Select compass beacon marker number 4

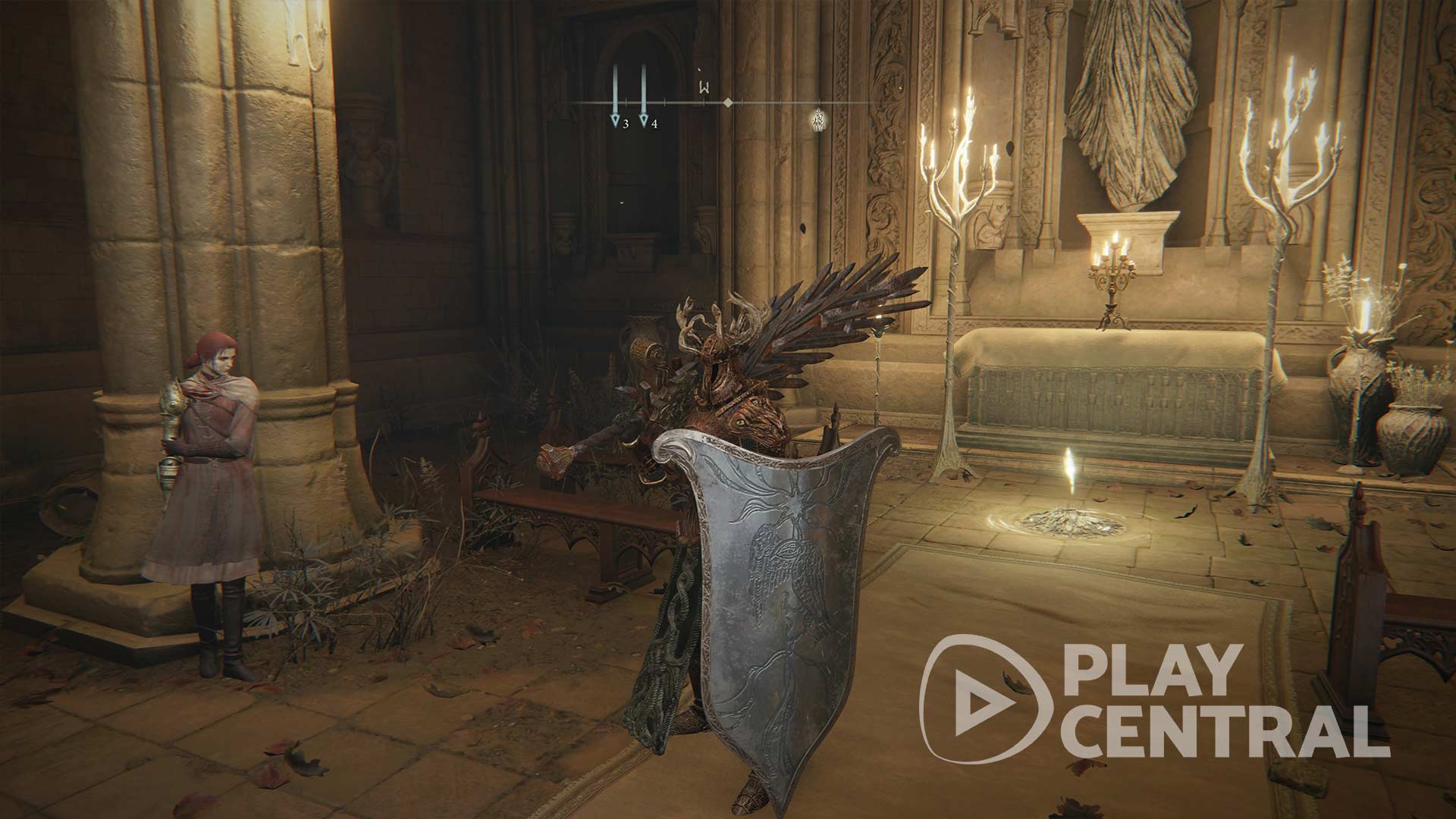click(644, 119)
